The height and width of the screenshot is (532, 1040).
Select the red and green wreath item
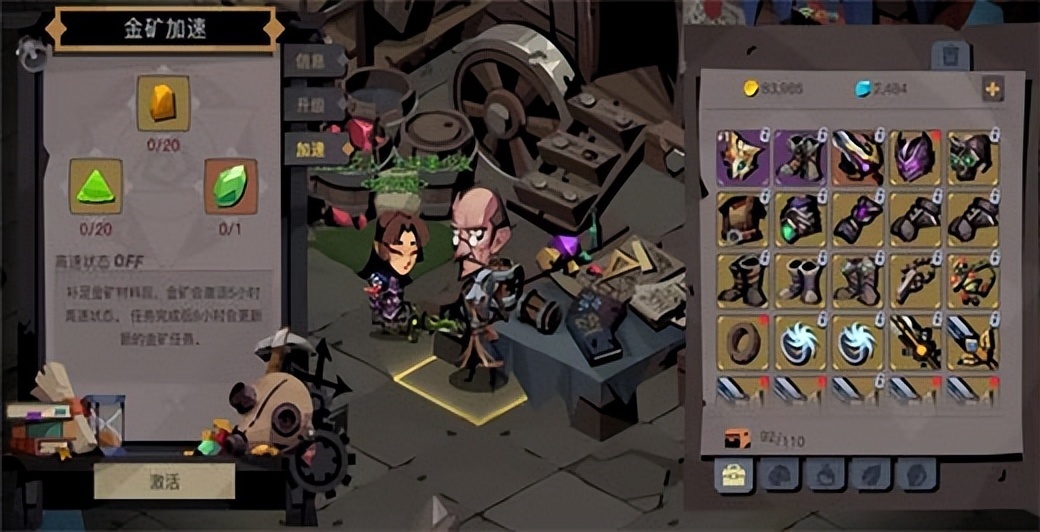tap(972, 280)
